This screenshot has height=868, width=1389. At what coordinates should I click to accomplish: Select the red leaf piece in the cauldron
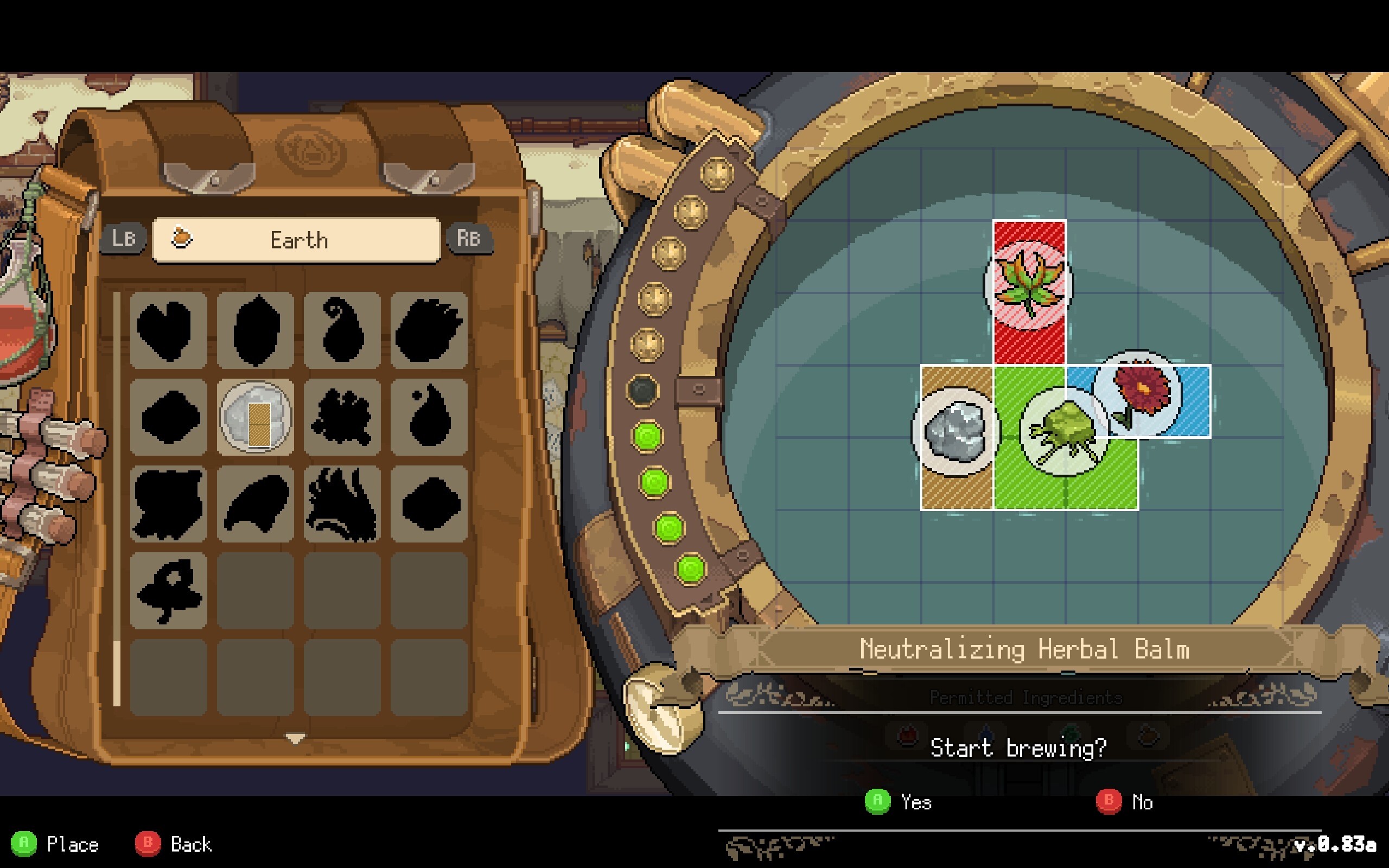click(x=1029, y=284)
